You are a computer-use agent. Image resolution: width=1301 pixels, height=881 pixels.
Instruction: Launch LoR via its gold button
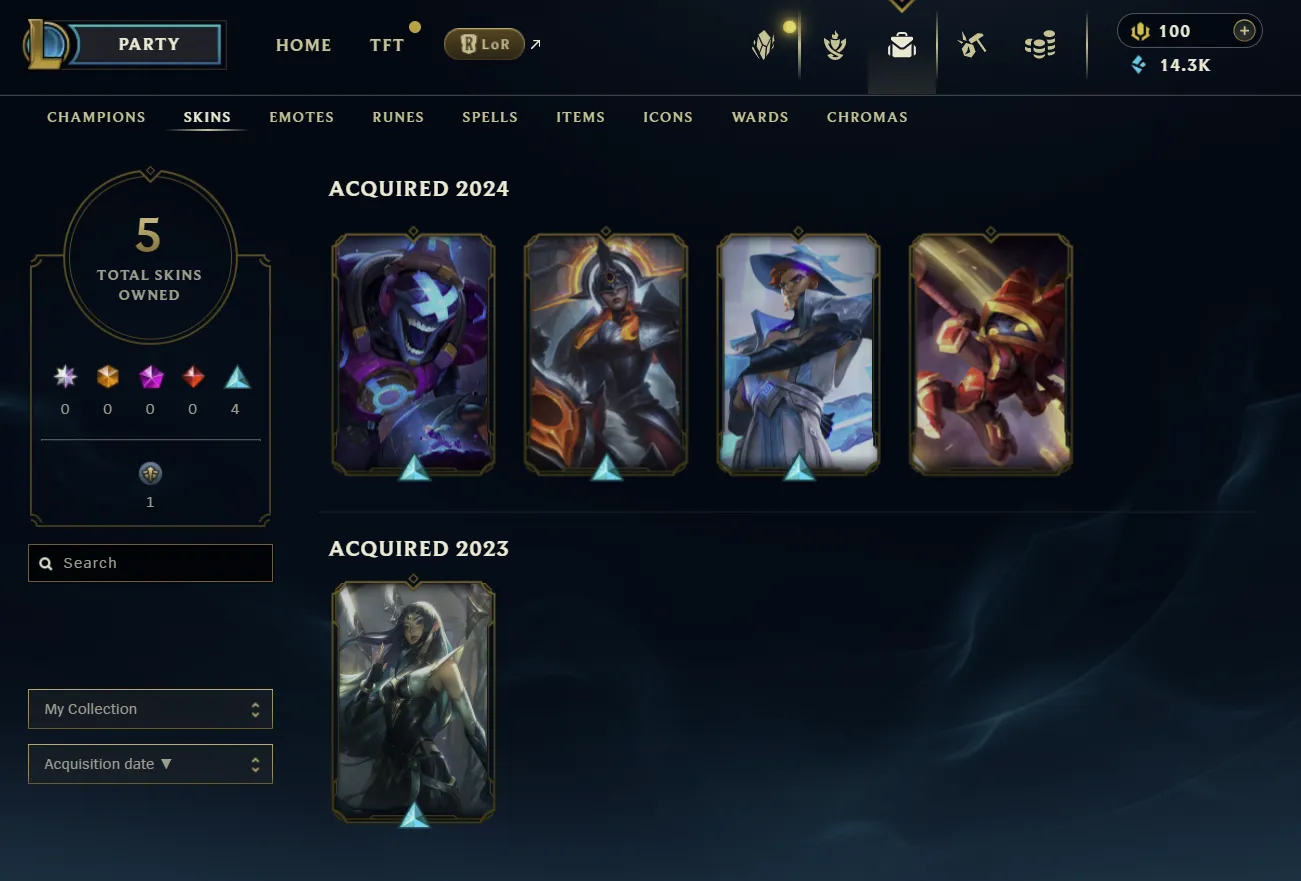tap(484, 44)
